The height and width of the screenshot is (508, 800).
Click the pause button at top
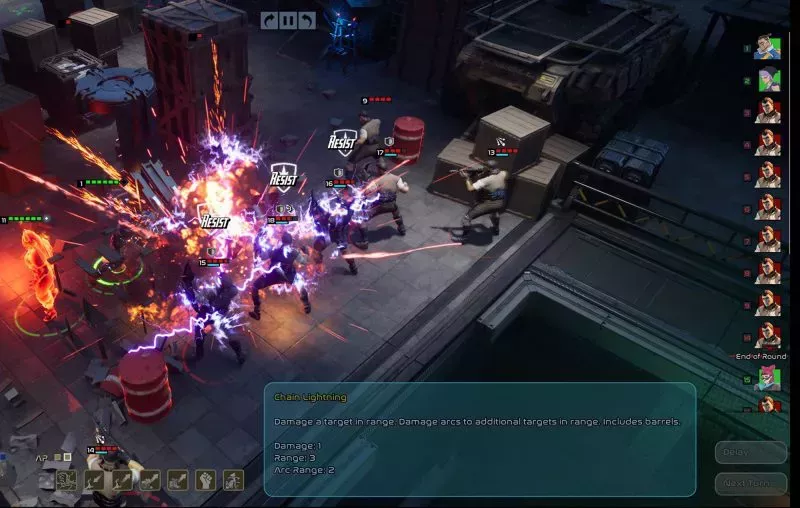click(x=288, y=20)
